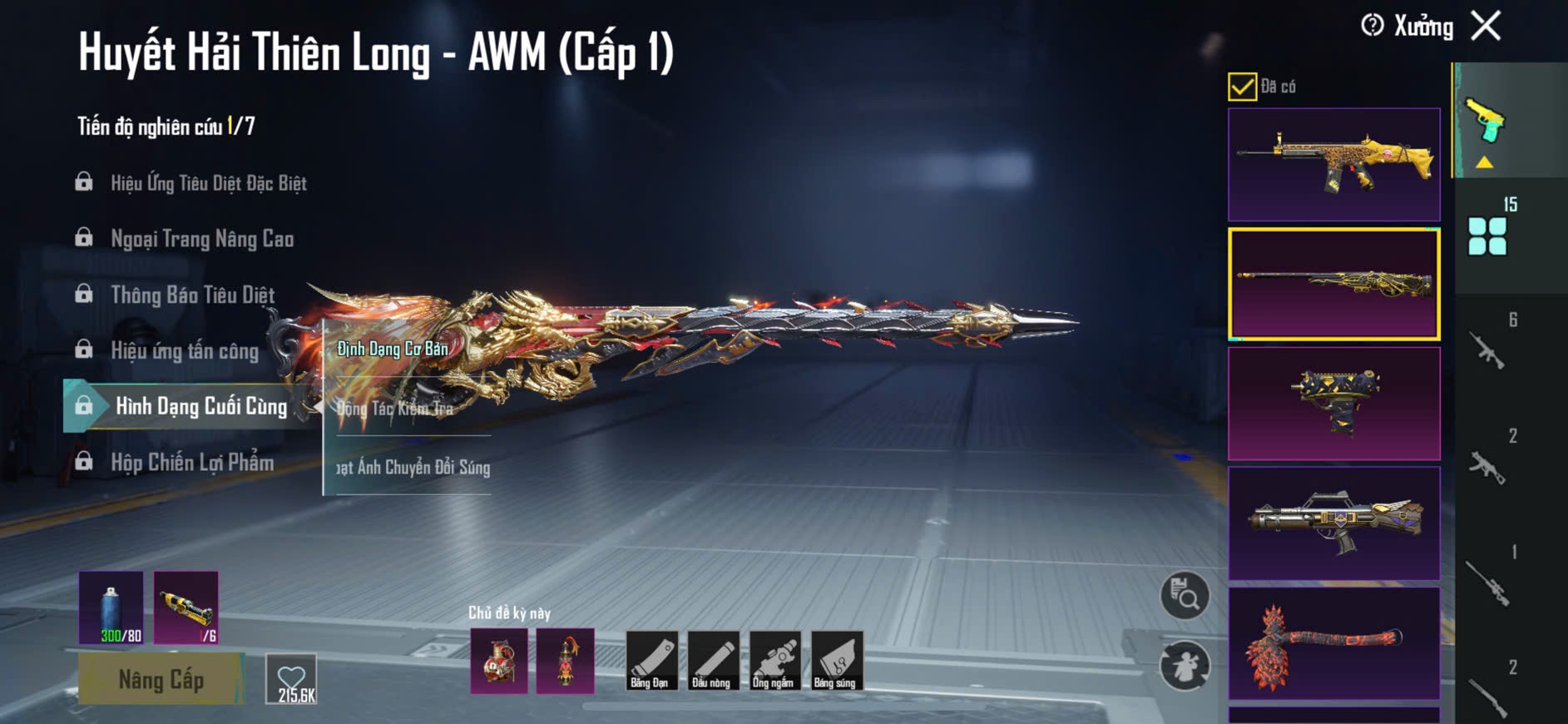Select the Báng súng stock slot
The height and width of the screenshot is (724, 1568).
click(x=835, y=661)
